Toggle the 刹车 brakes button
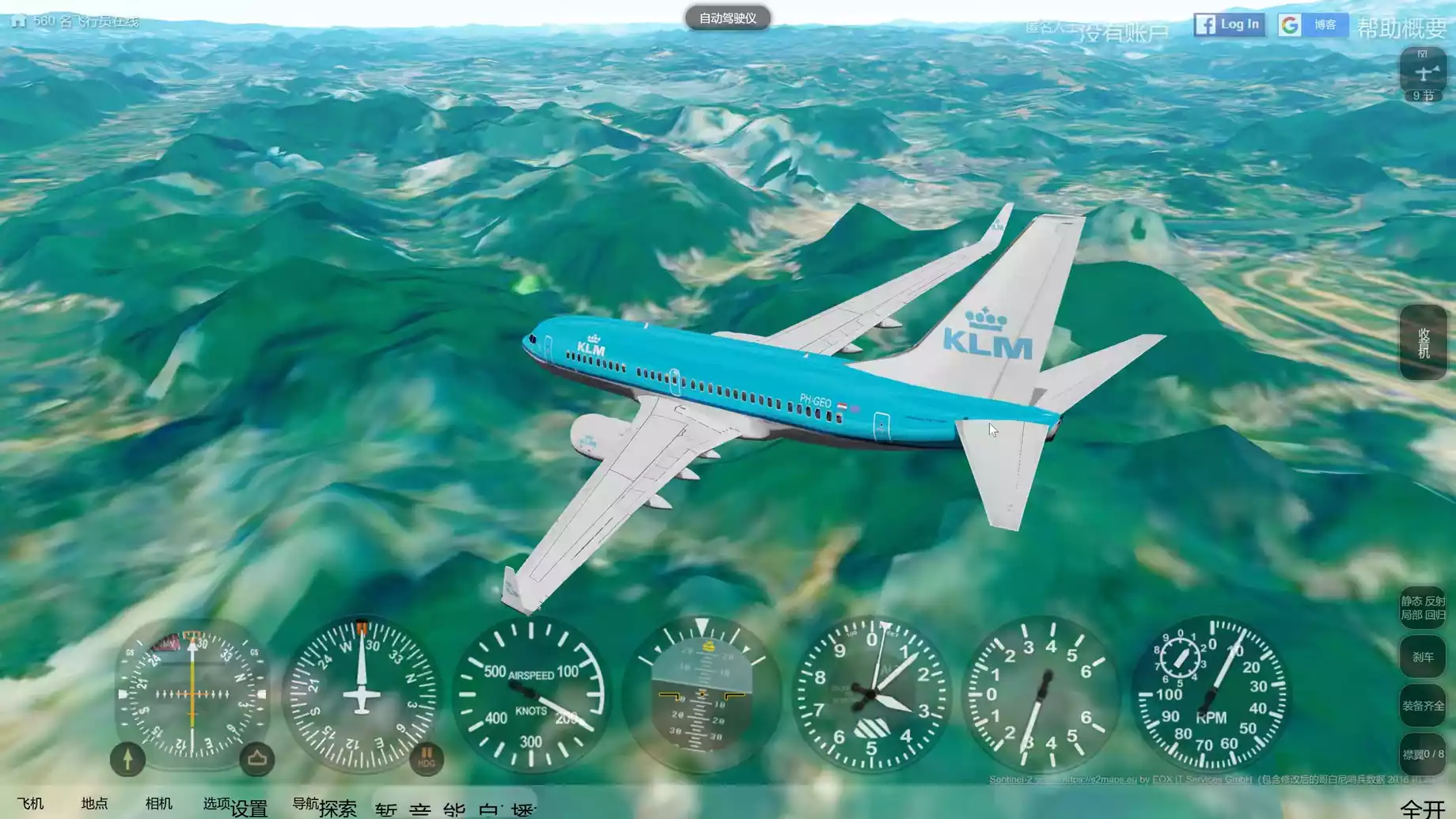 tap(1423, 657)
